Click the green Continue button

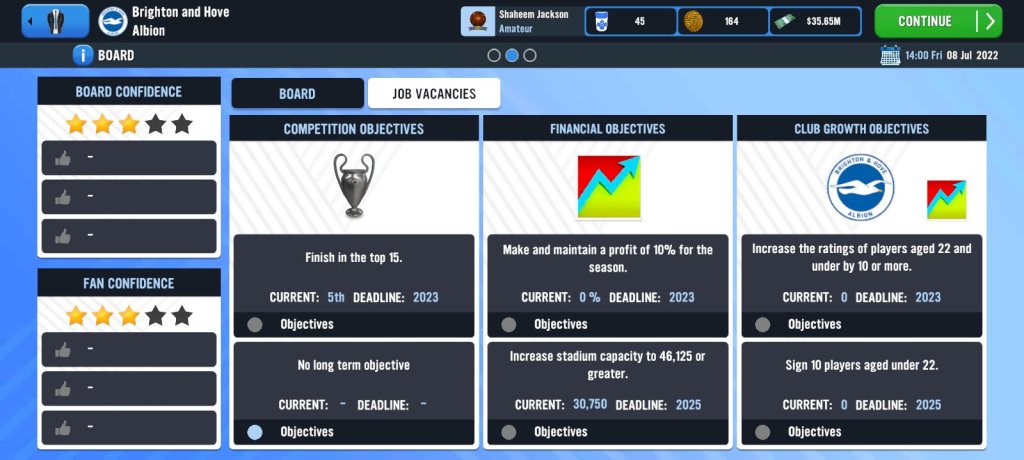point(937,21)
